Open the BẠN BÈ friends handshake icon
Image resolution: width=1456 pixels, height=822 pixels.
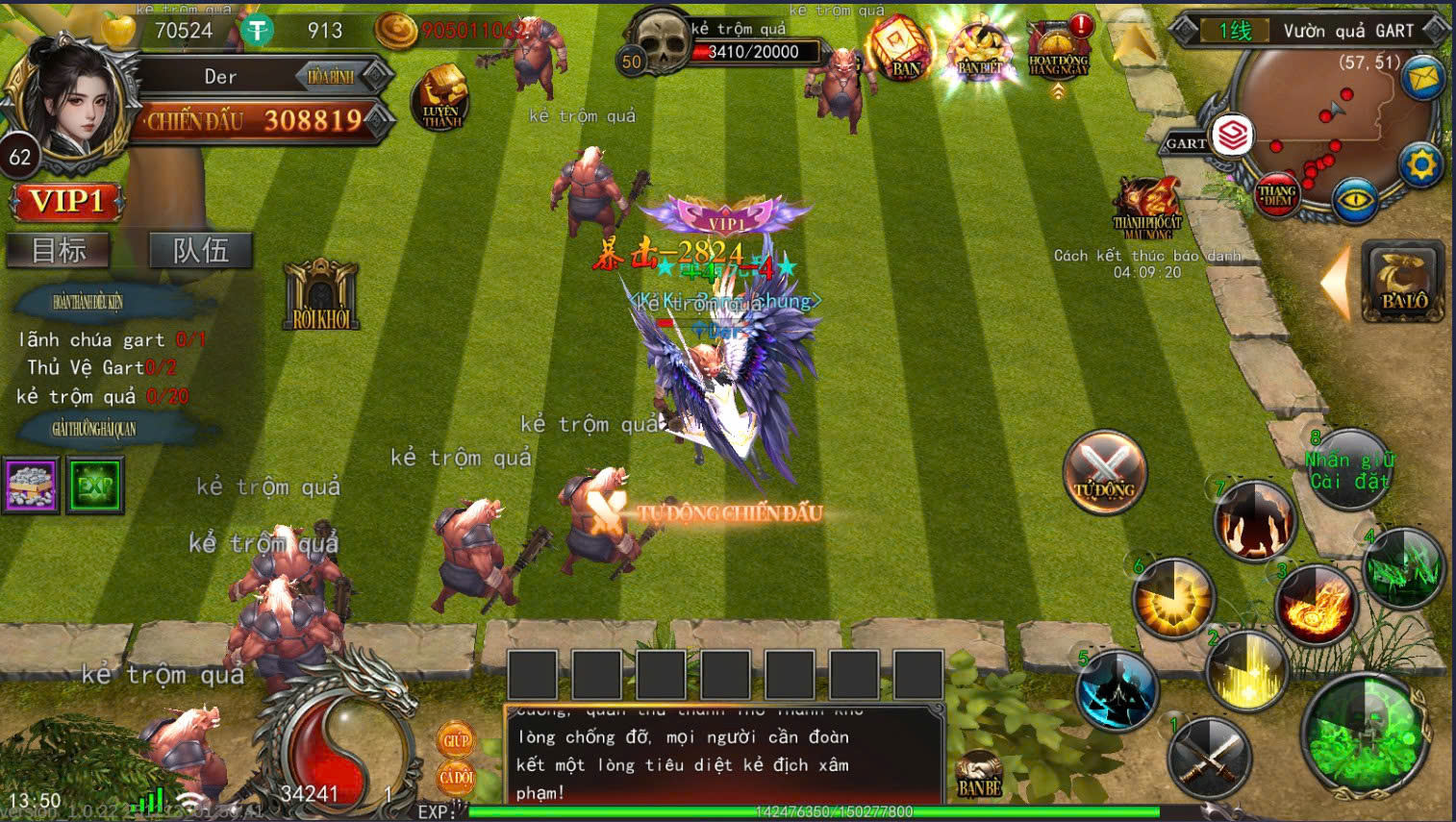coord(979,775)
